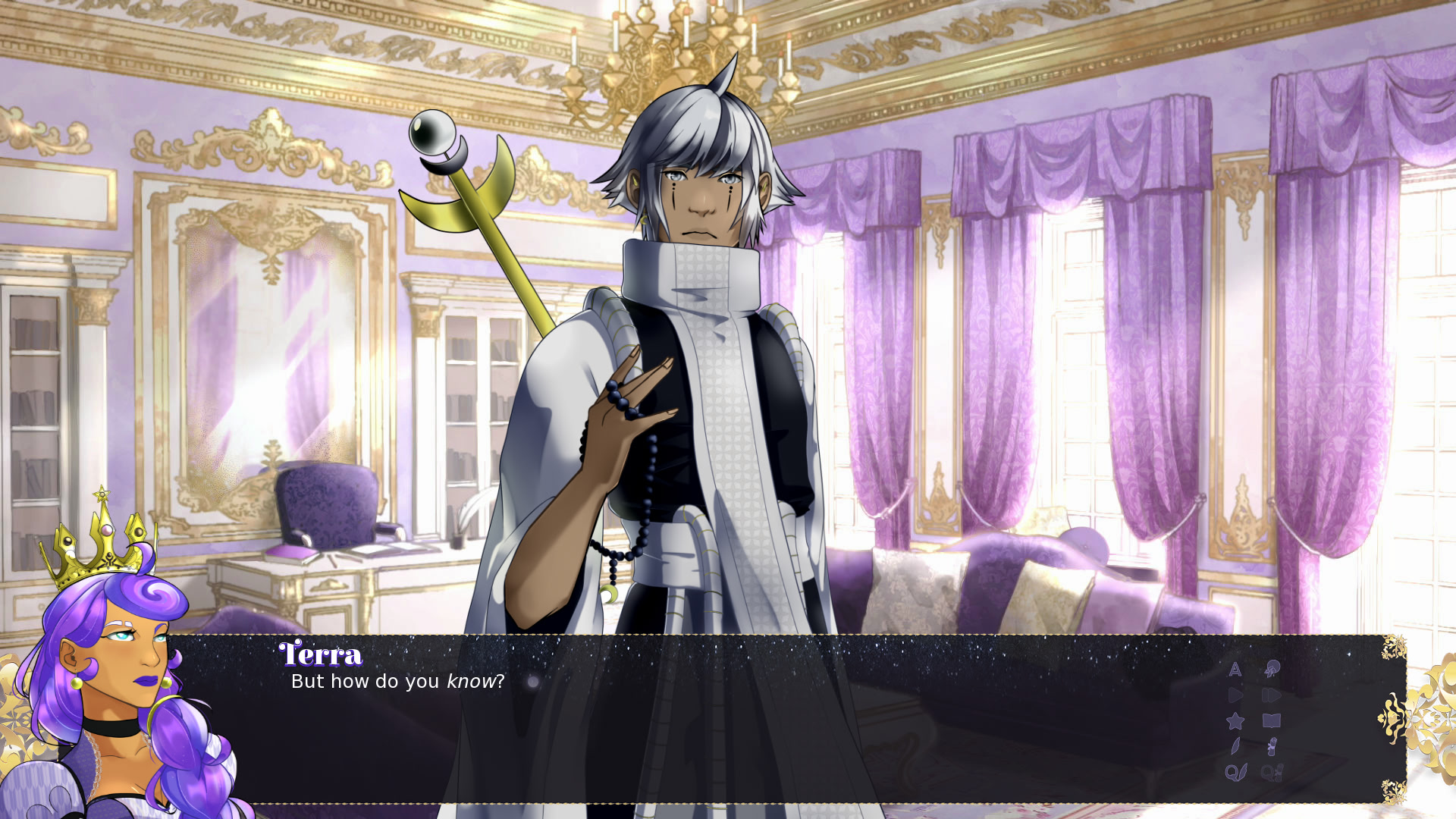Click the single play triangle icon
Image resolution: width=1456 pixels, height=819 pixels.
pyautogui.click(x=1235, y=695)
